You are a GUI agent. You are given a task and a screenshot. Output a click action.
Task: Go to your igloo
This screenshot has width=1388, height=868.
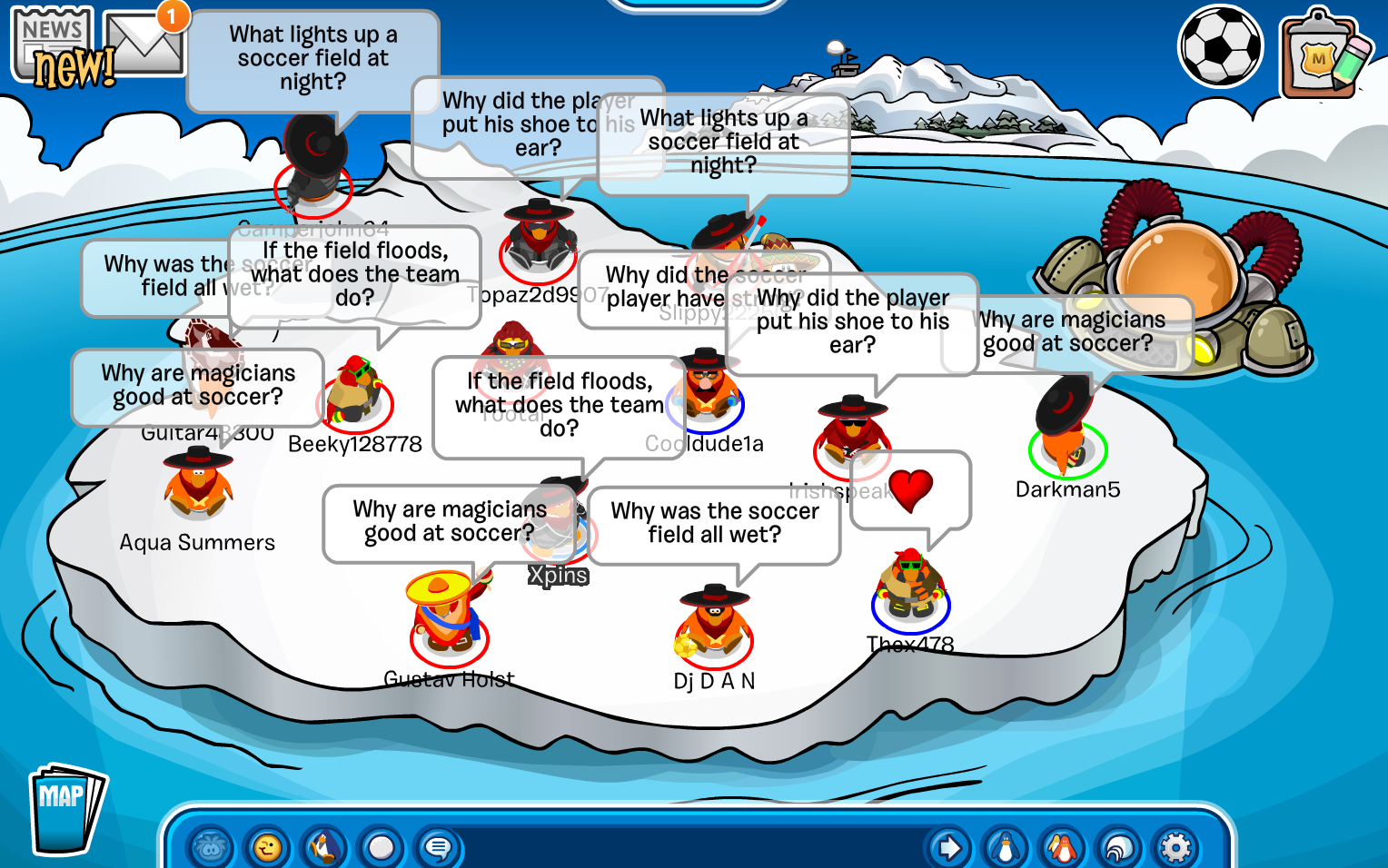(x=1119, y=848)
